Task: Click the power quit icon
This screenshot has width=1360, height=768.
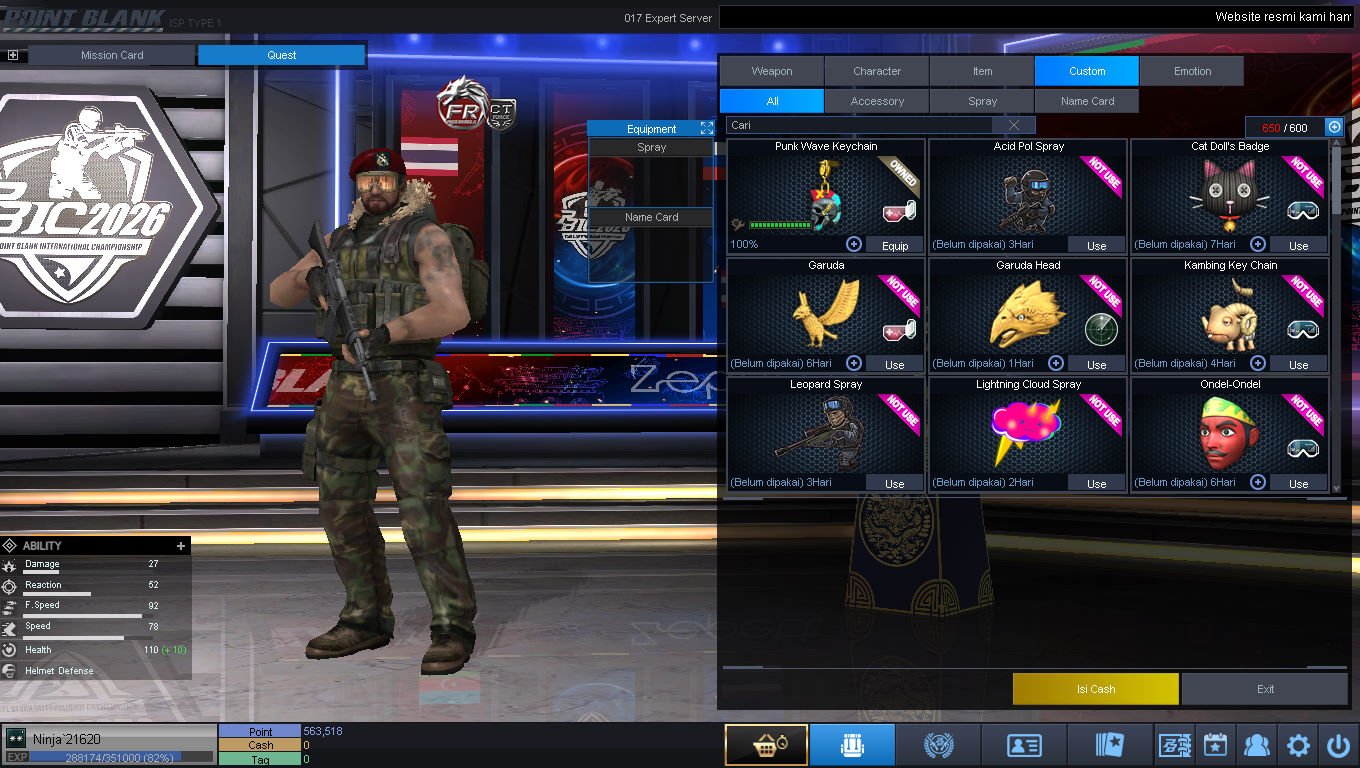Action: 1338,745
